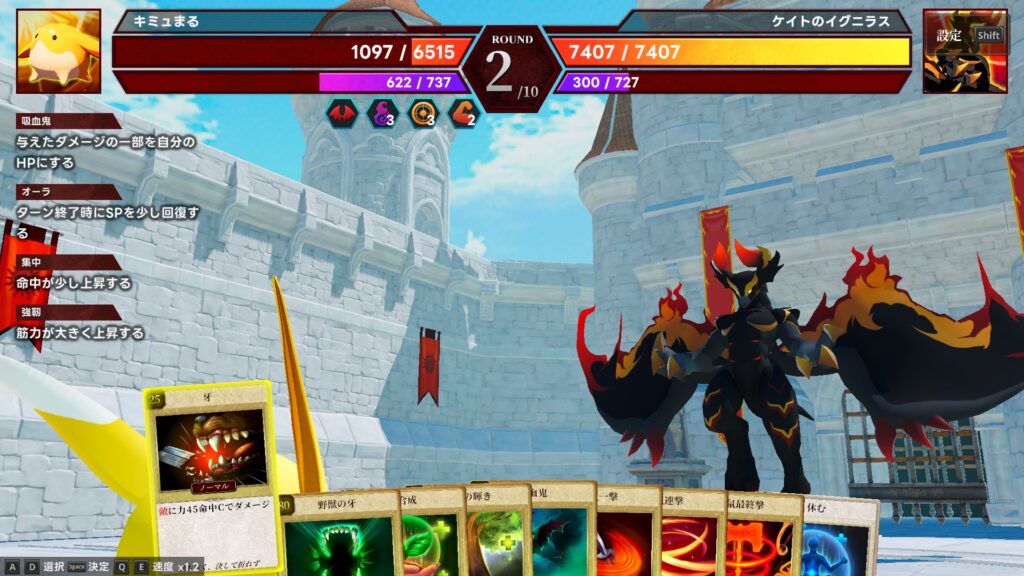Choose the 野獣の牙 card
Screen dimensions: 1024x576
[335, 535]
